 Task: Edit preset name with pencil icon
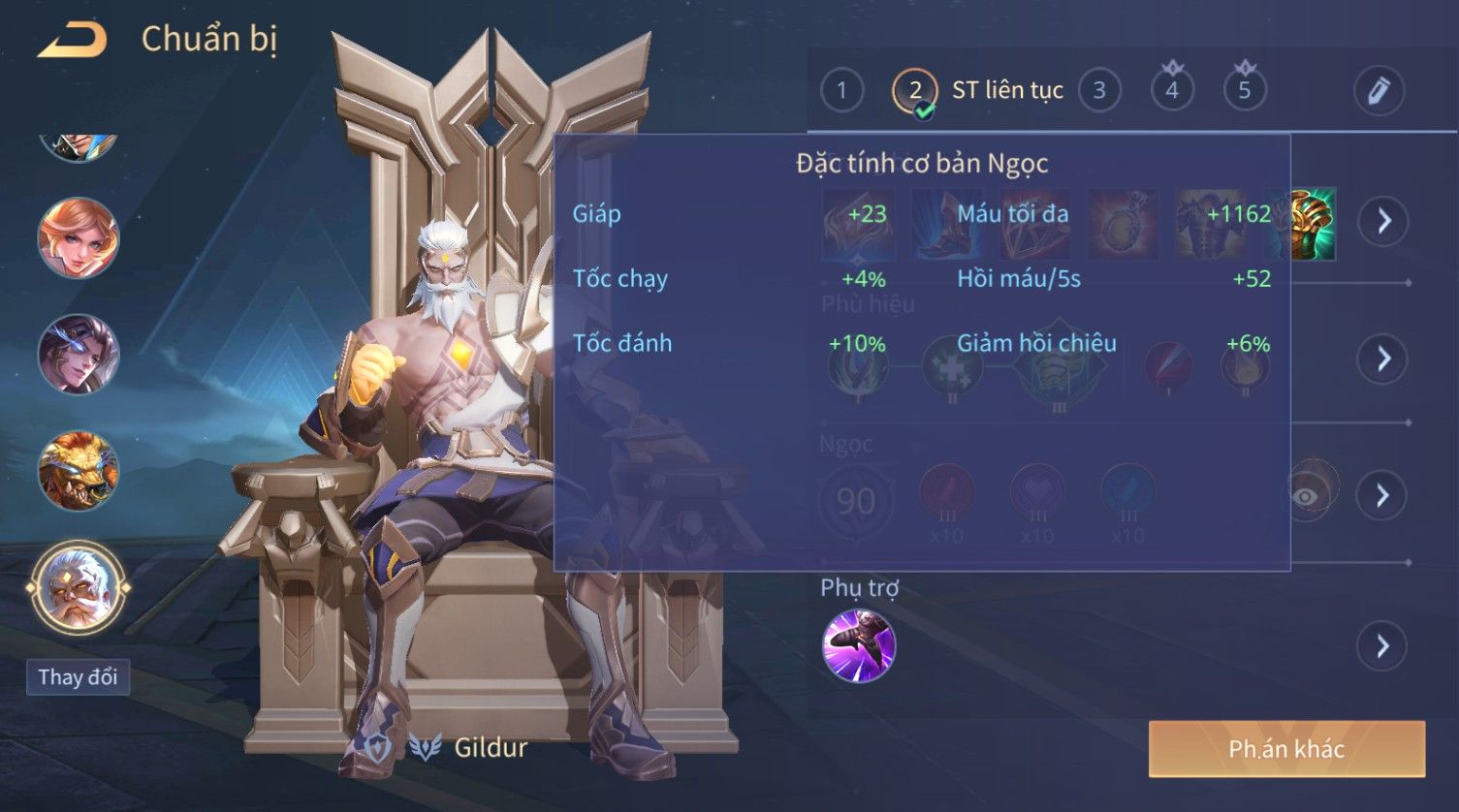click(1379, 91)
